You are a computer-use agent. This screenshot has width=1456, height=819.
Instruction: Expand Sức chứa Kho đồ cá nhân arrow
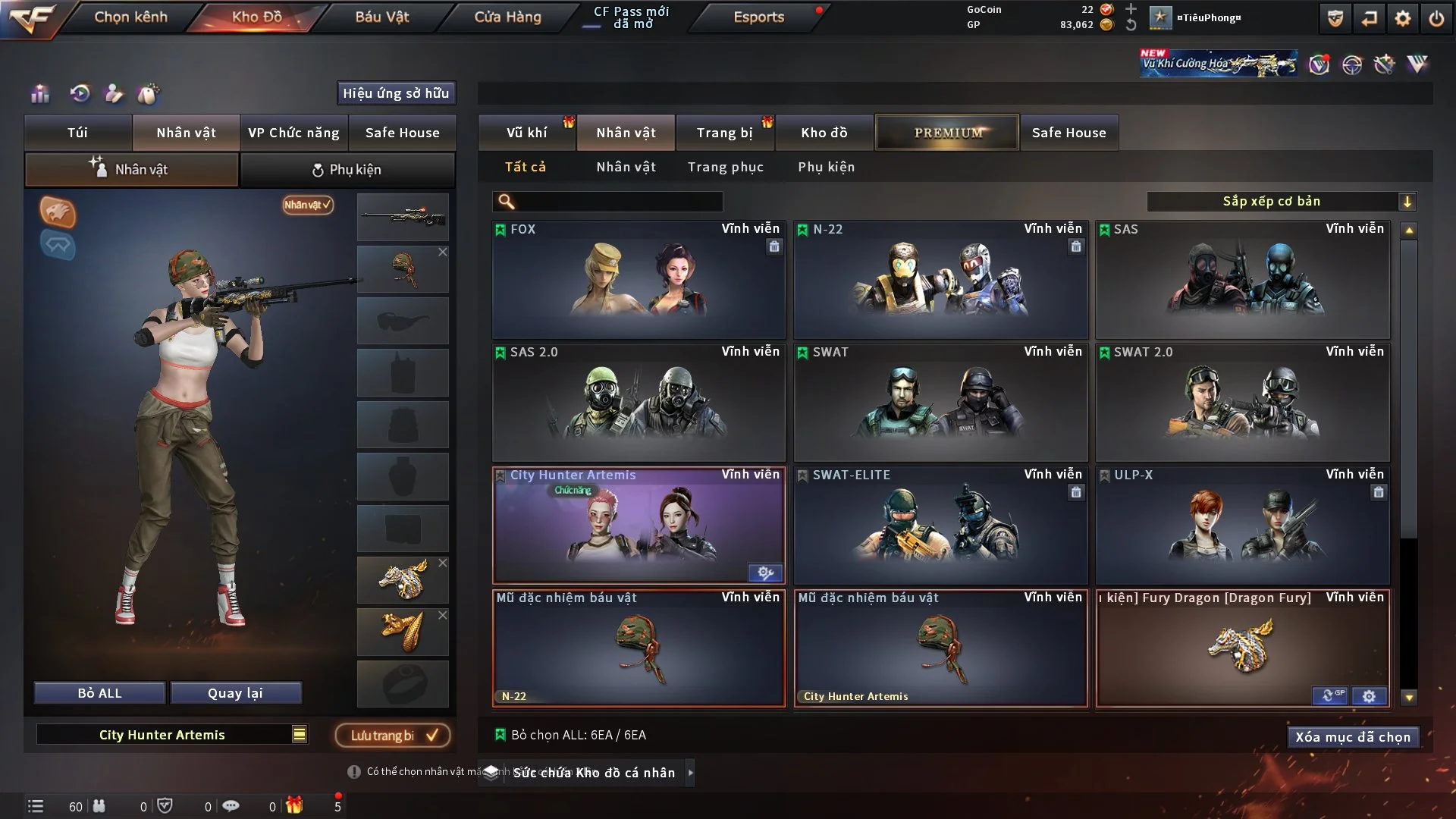[691, 773]
